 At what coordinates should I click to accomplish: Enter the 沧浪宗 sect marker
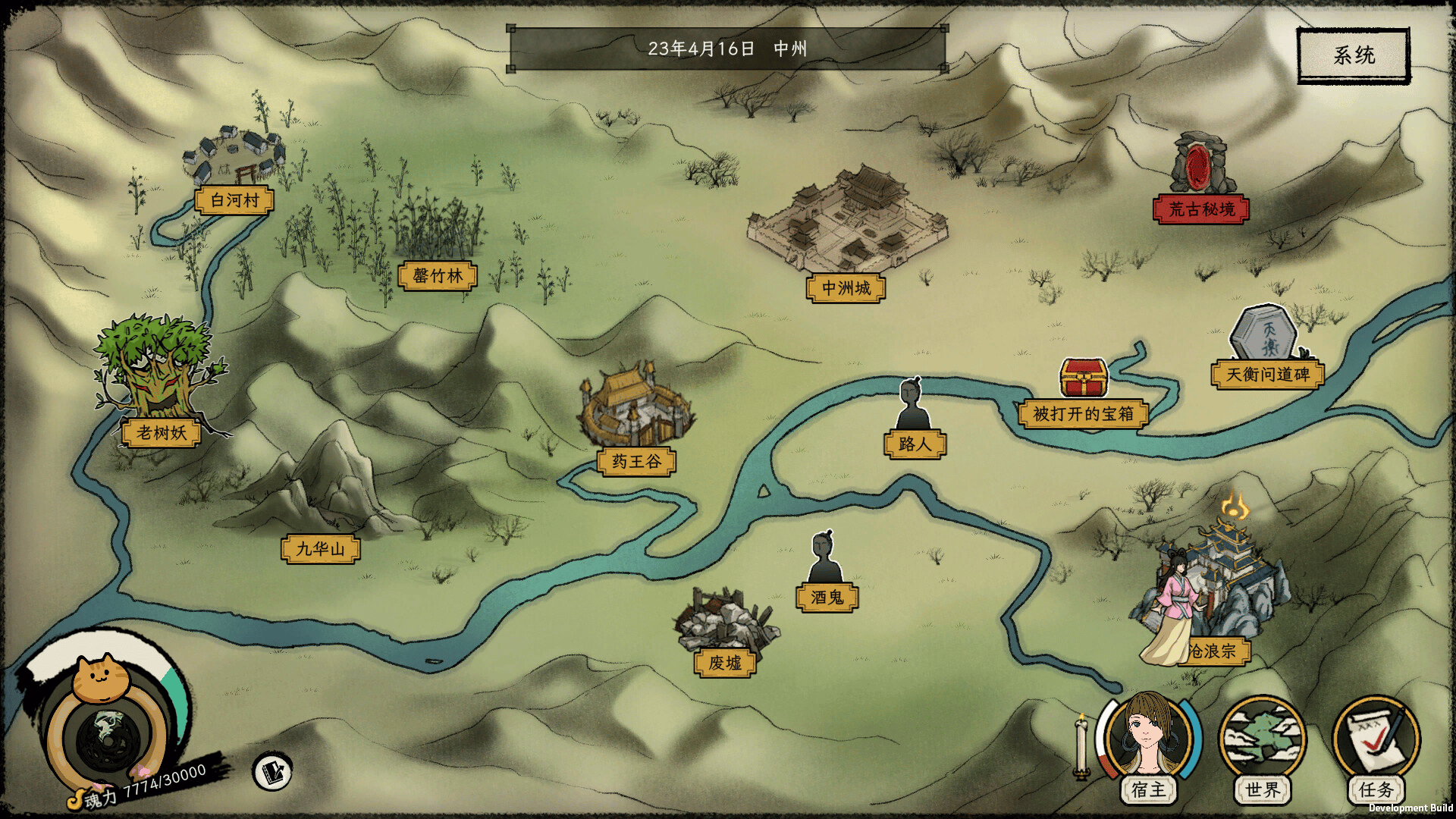(1212, 651)
